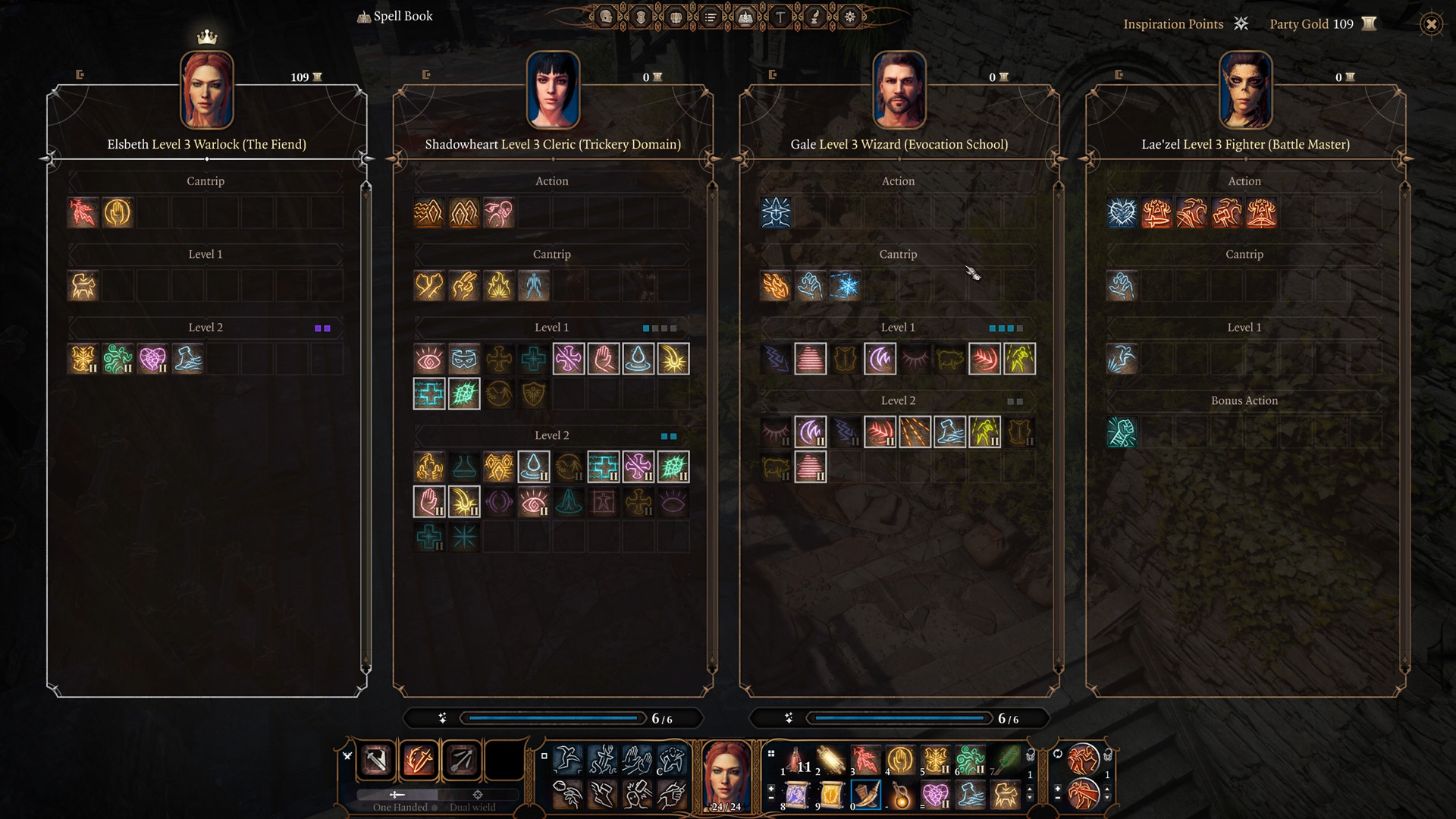The height and width of the screenshot is (819, 1456).
Task: Collapse the hotbar with the minus button
Action: 1057,798
